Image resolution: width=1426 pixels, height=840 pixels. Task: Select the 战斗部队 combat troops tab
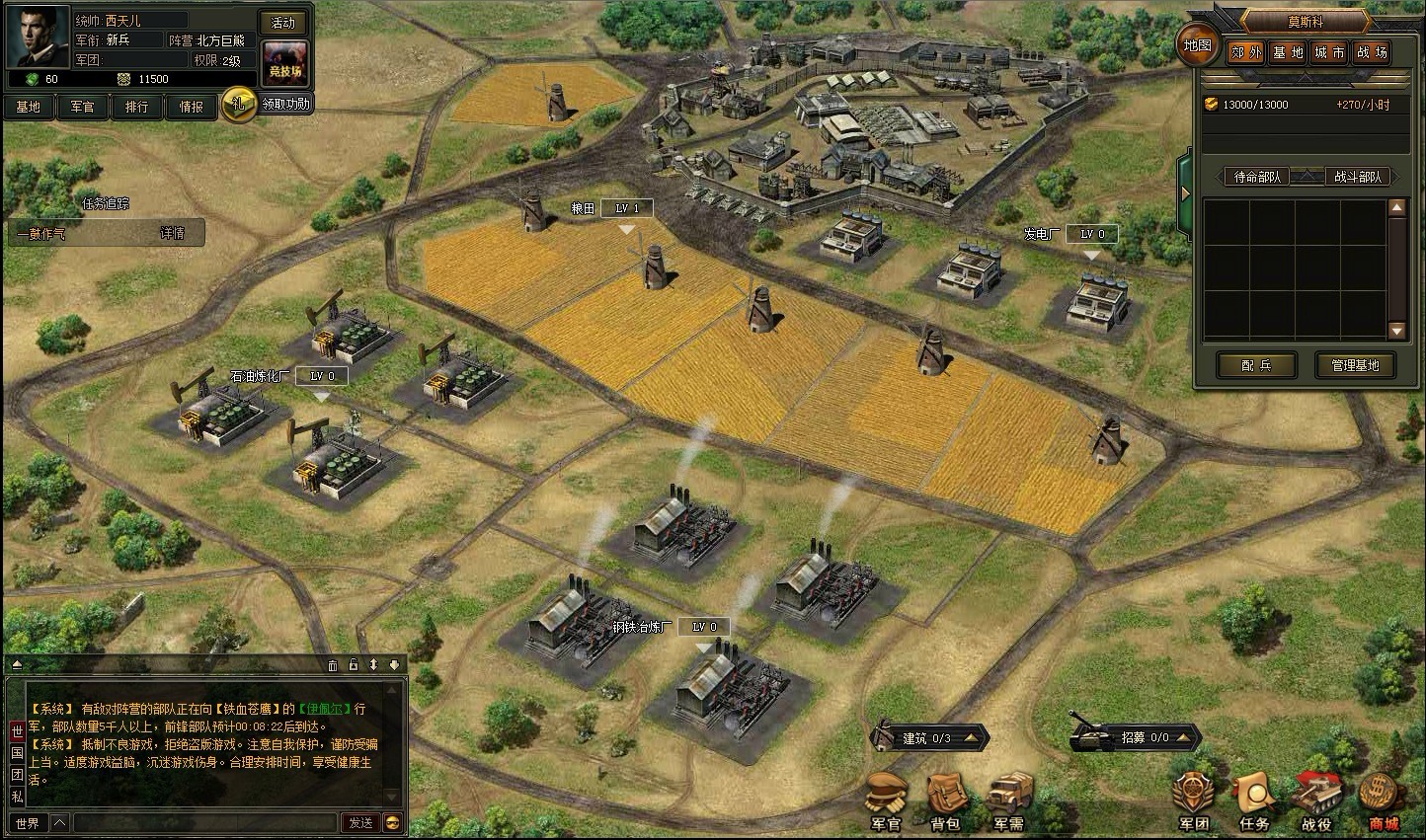(x=1358, y=177)
